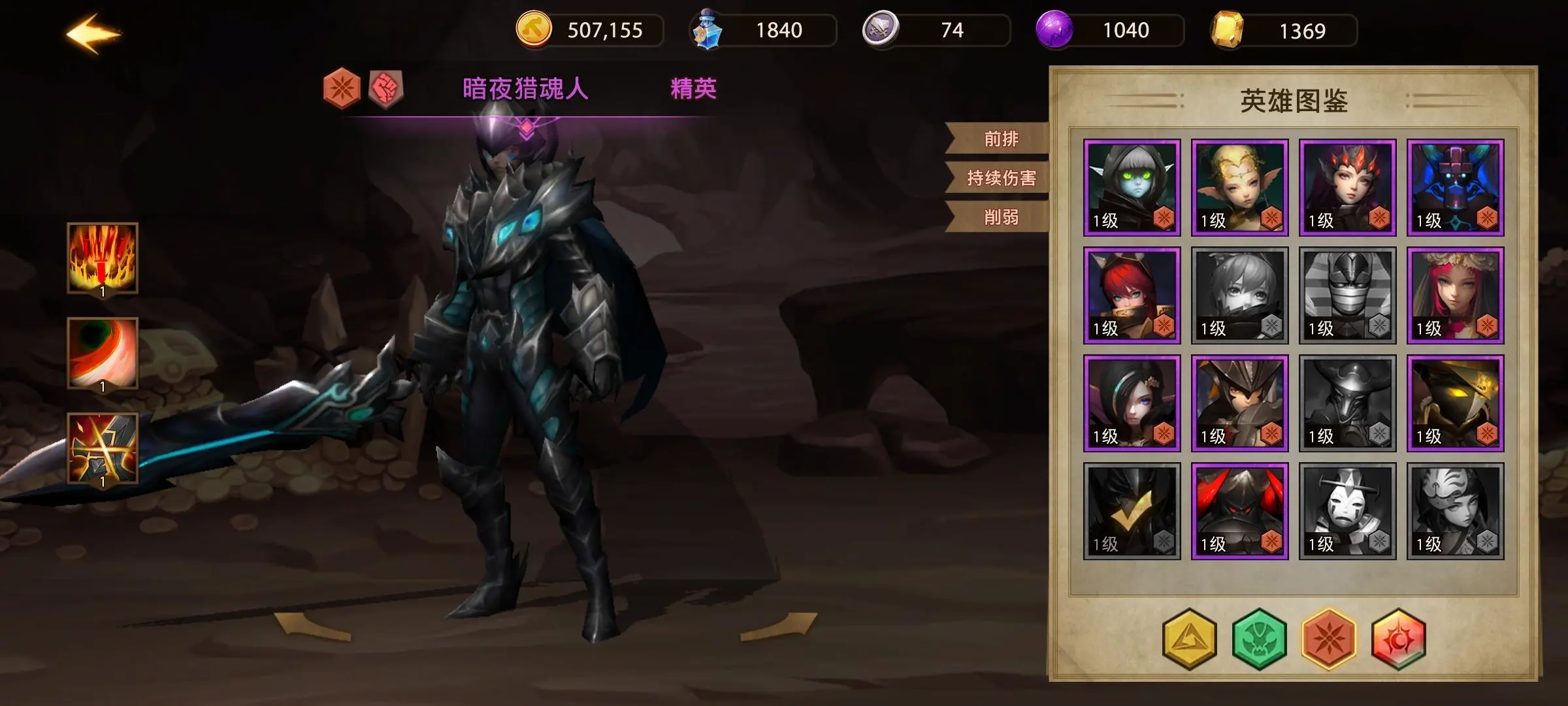View the crossed blades skill icon

(x=103, y=448)
